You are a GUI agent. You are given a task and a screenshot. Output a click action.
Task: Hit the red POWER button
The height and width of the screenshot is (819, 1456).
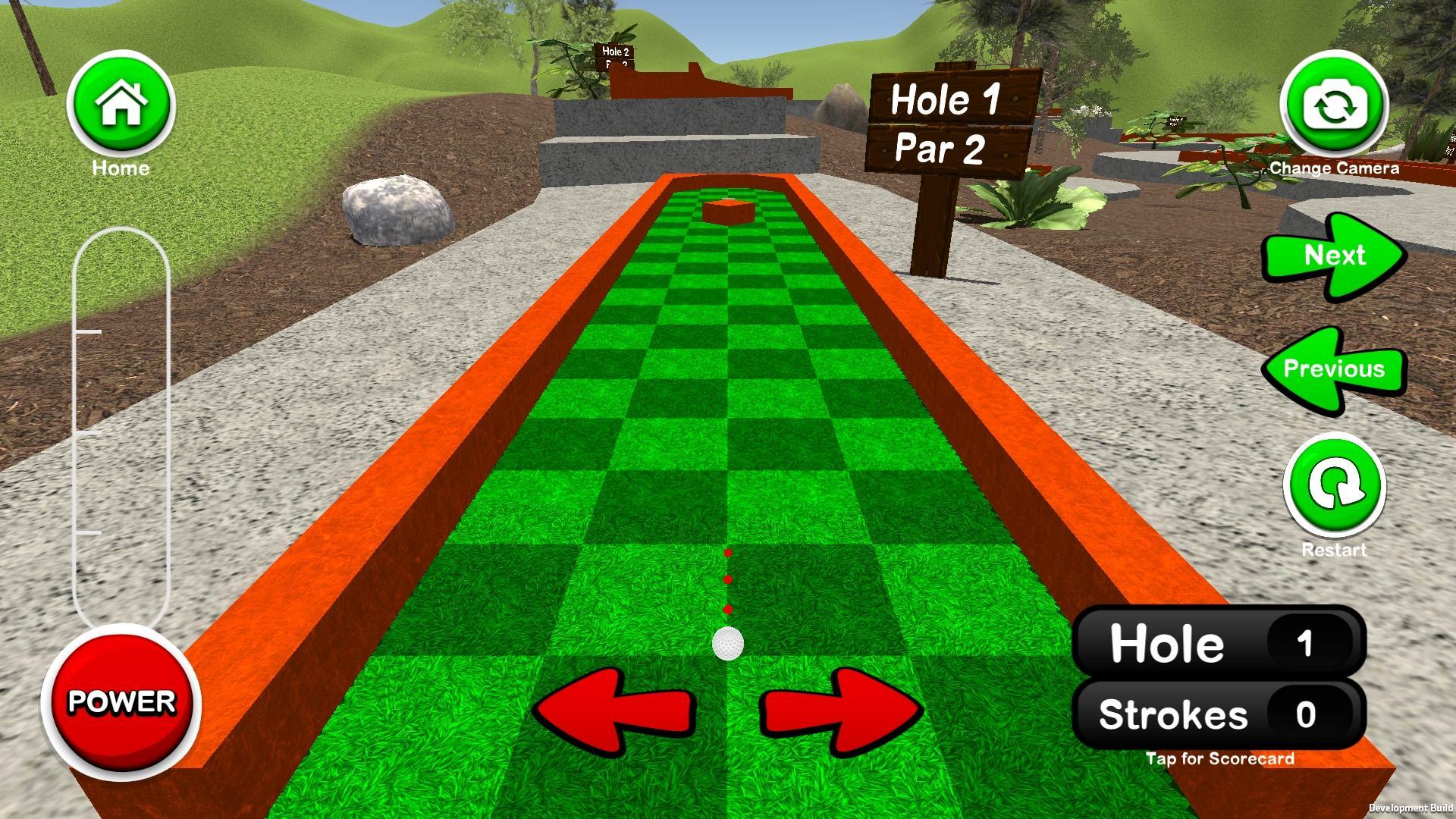[121, 701]
